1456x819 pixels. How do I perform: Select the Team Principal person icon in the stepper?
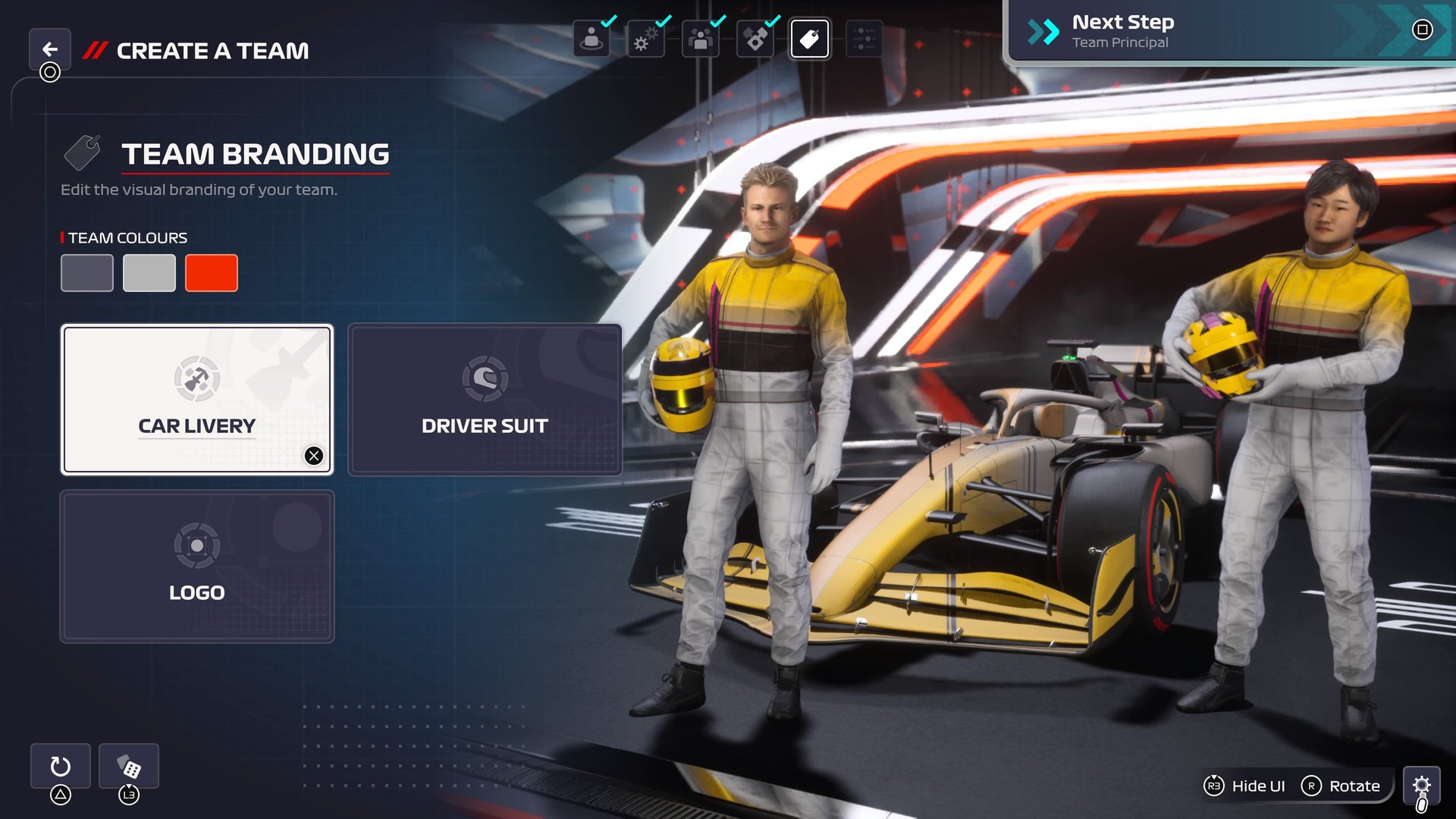[x=591, y=40]
